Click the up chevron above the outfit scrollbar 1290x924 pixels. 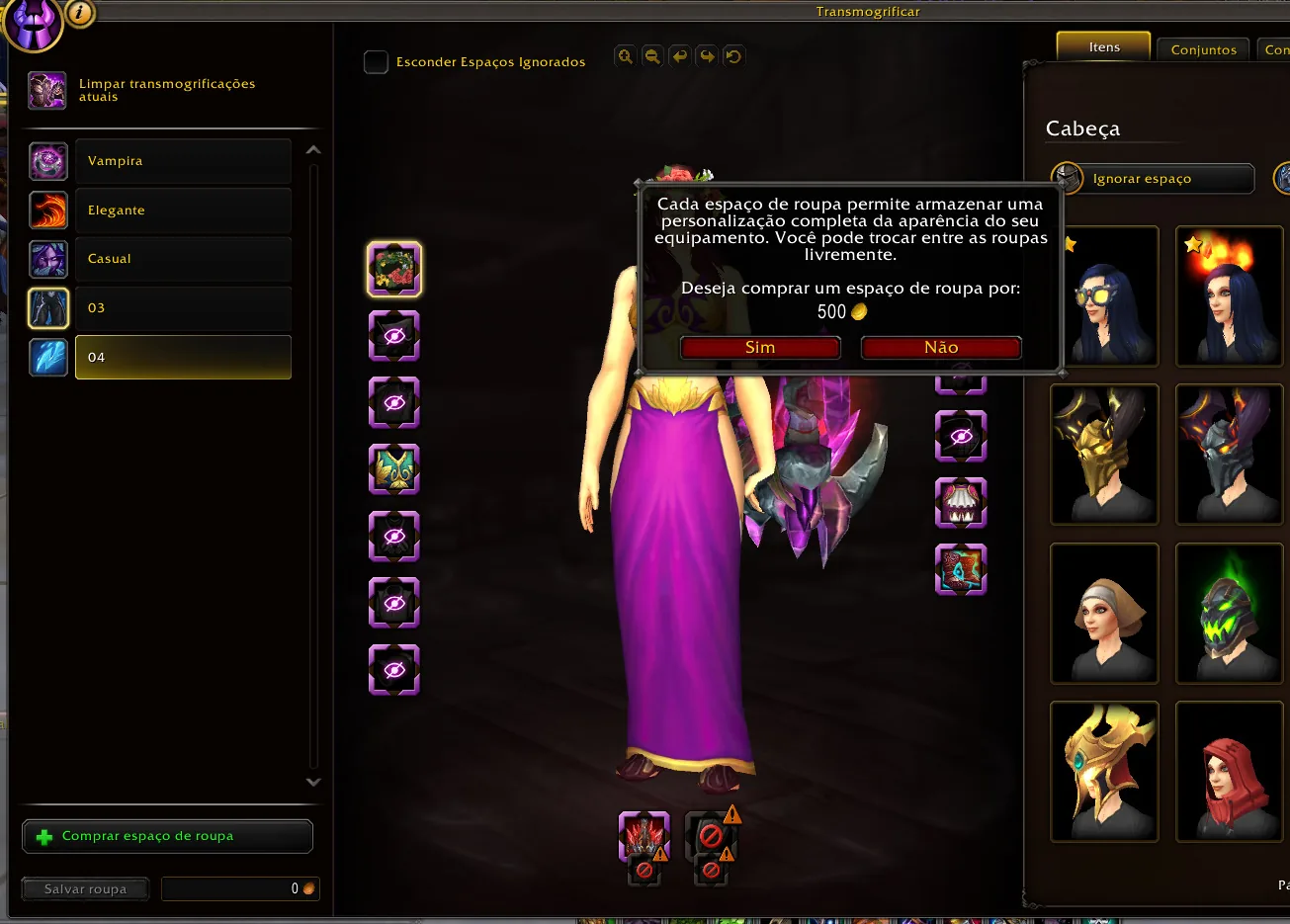313,148
